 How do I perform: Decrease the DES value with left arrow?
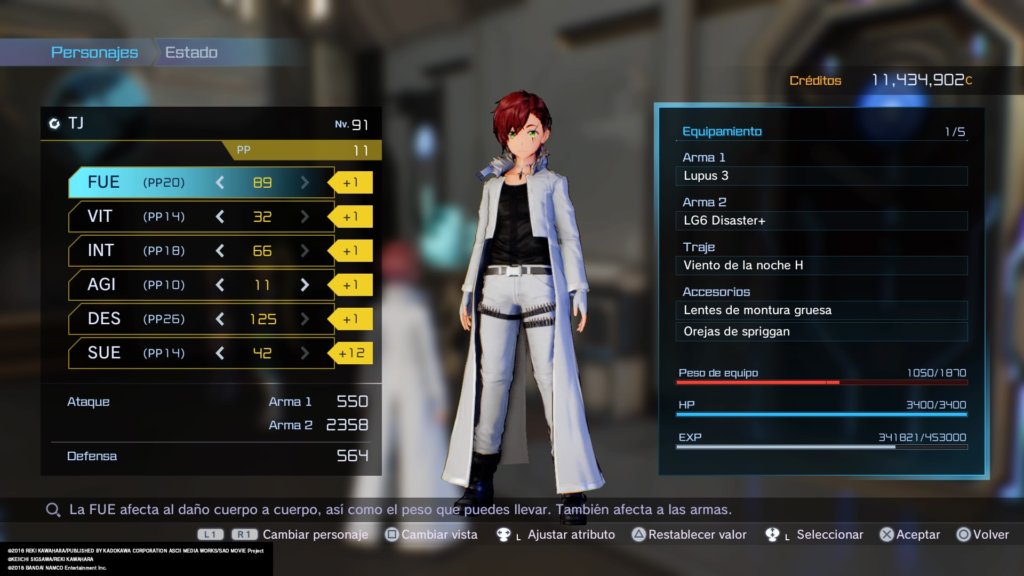tap(220, 318)
